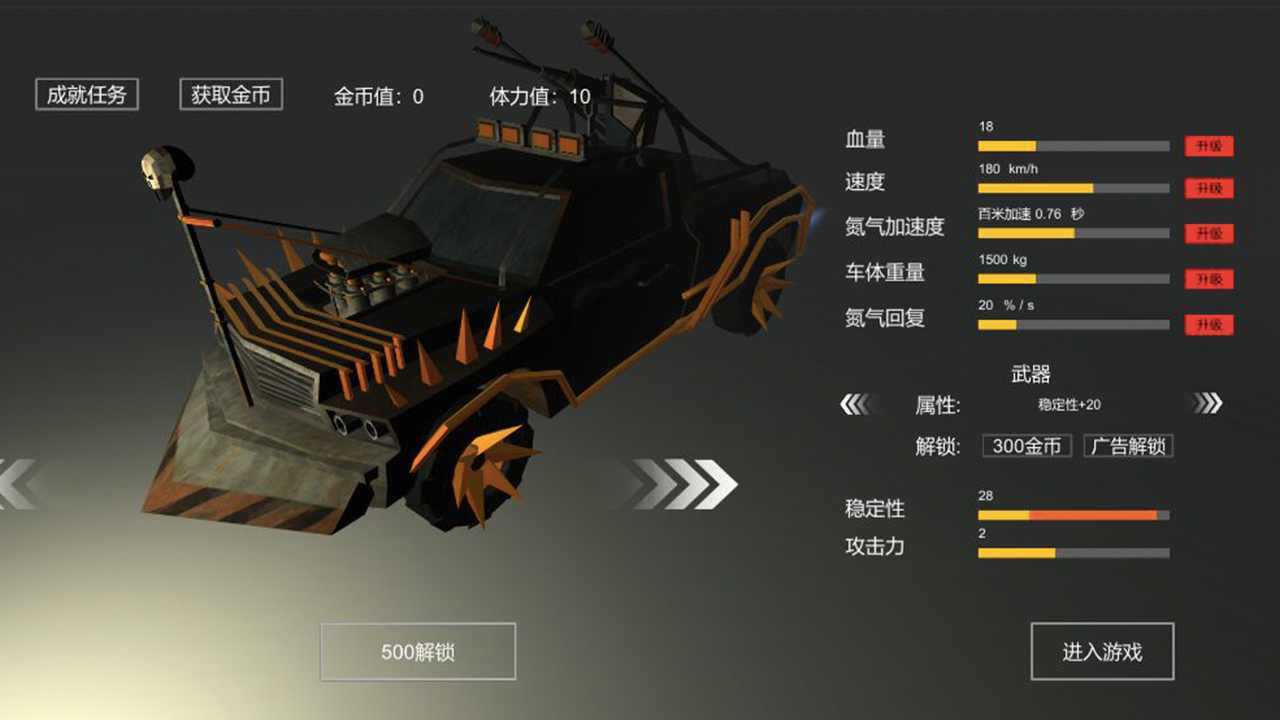1280x720 pixels.
Task: Upgrade the 车体重量 vehicle weight
Action: pos(1209,279)
